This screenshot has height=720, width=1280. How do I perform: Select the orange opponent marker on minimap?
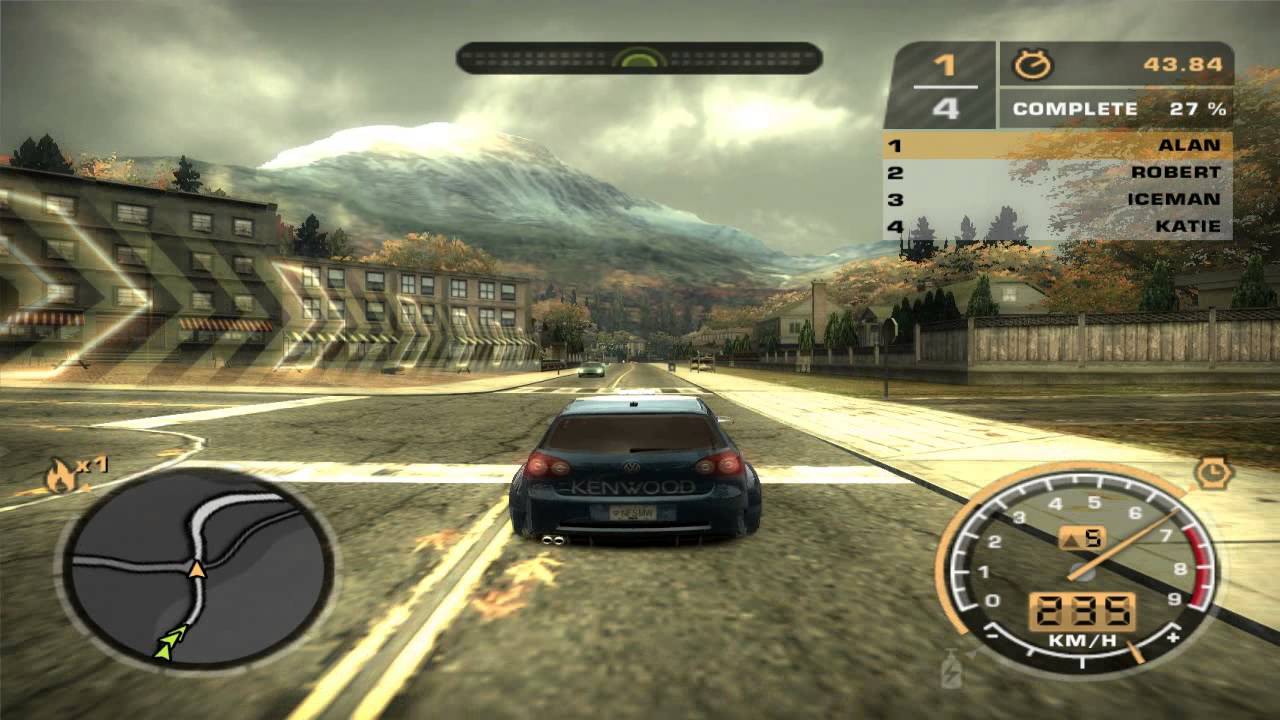coord(197,570)
